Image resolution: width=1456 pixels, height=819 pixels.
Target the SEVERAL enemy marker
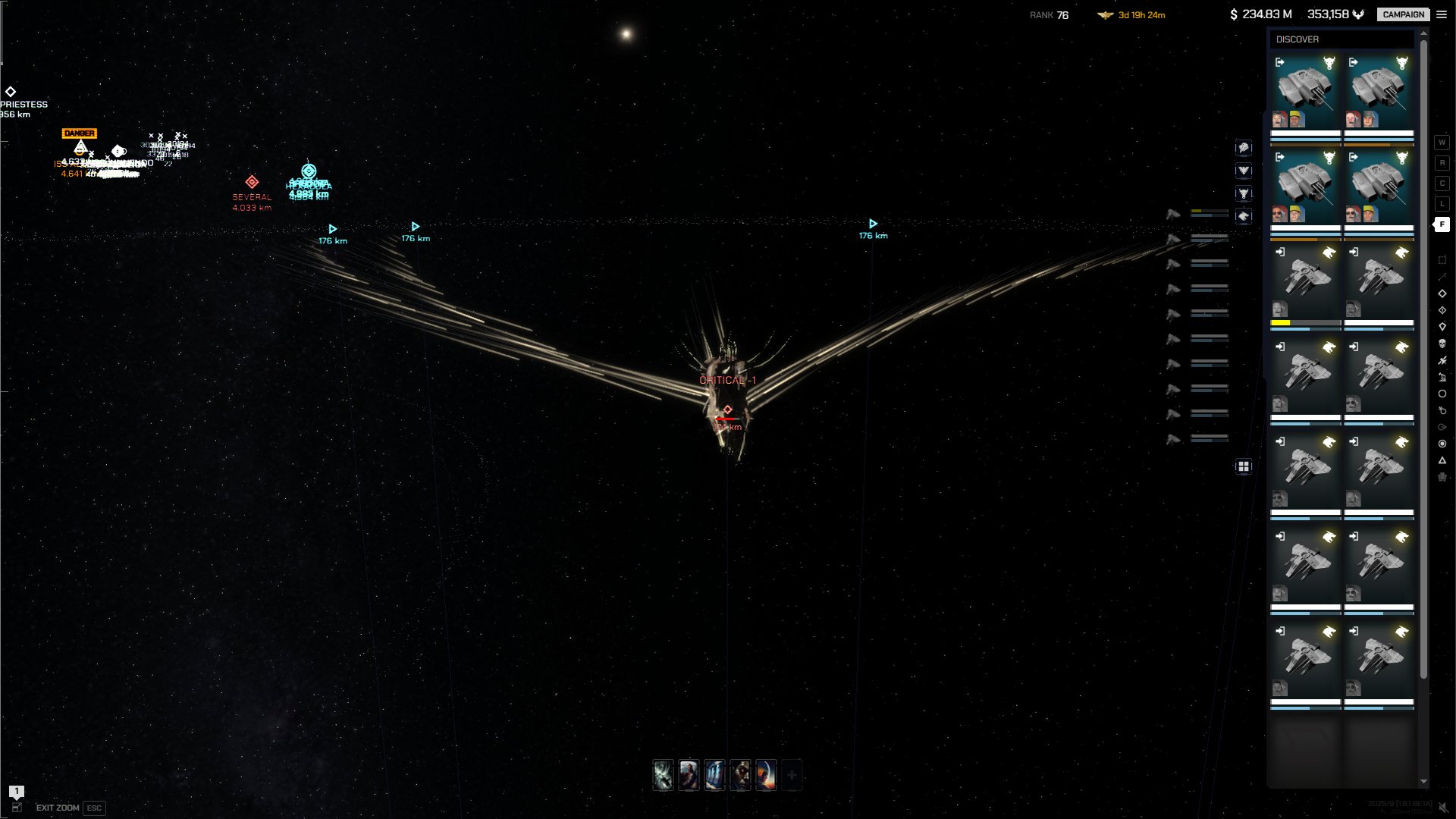[x=252, y=183]
